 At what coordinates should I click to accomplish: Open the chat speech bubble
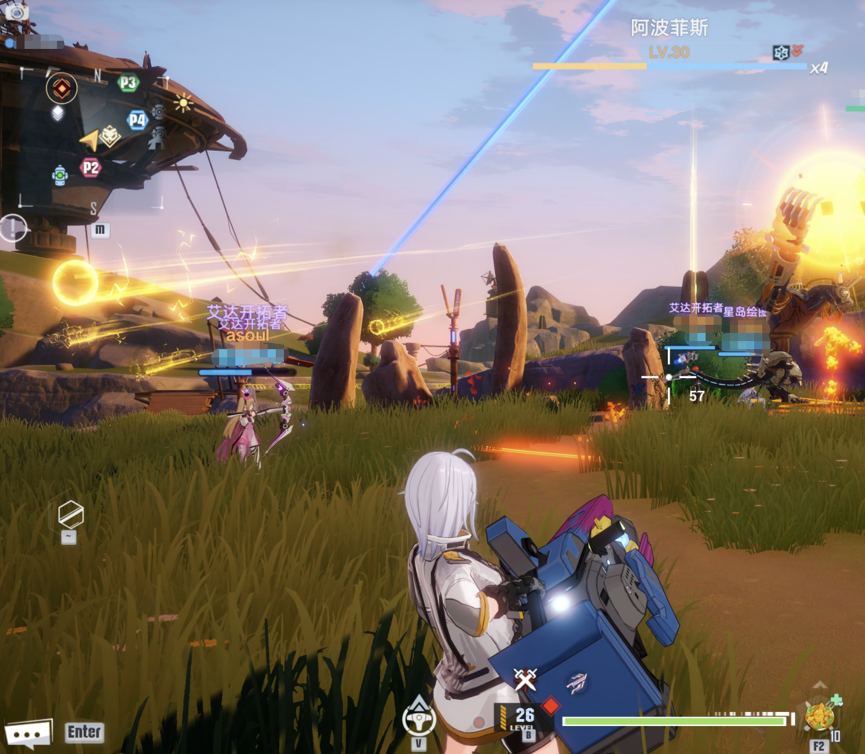tap(28, 734)
